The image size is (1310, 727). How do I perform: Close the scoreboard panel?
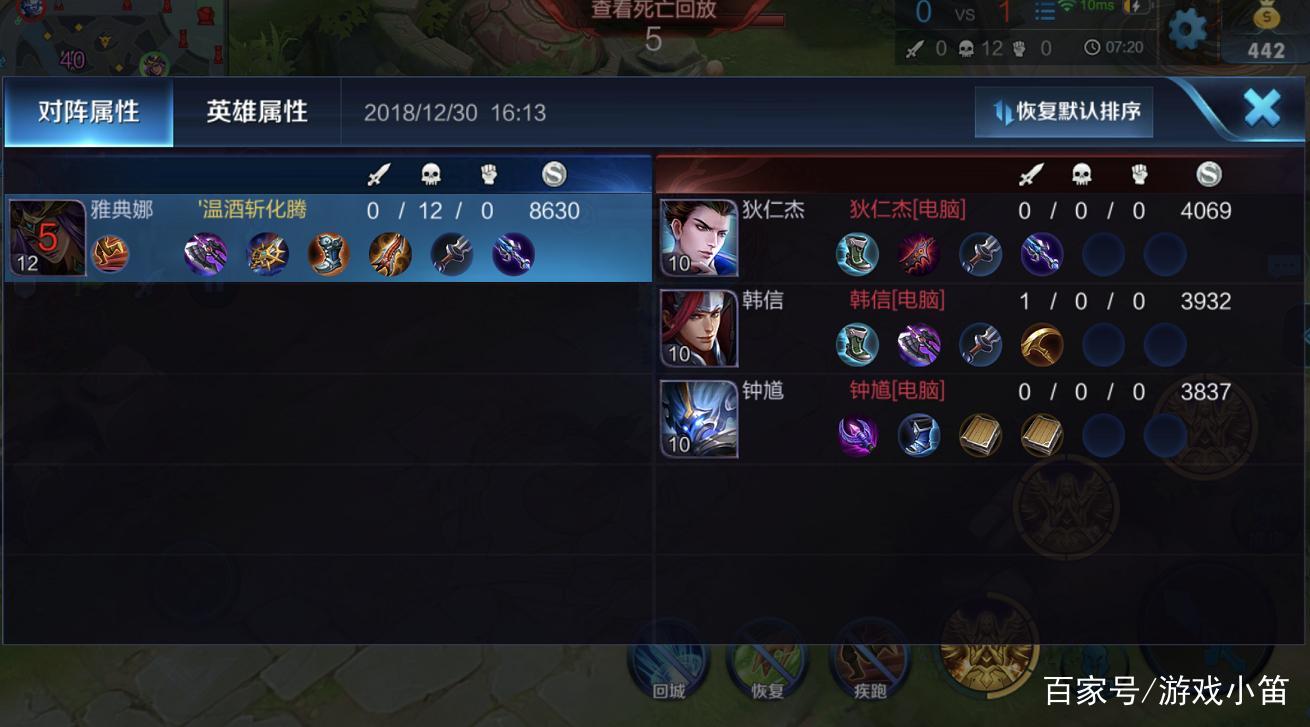pyautogui.click(x=1261, y=108)
